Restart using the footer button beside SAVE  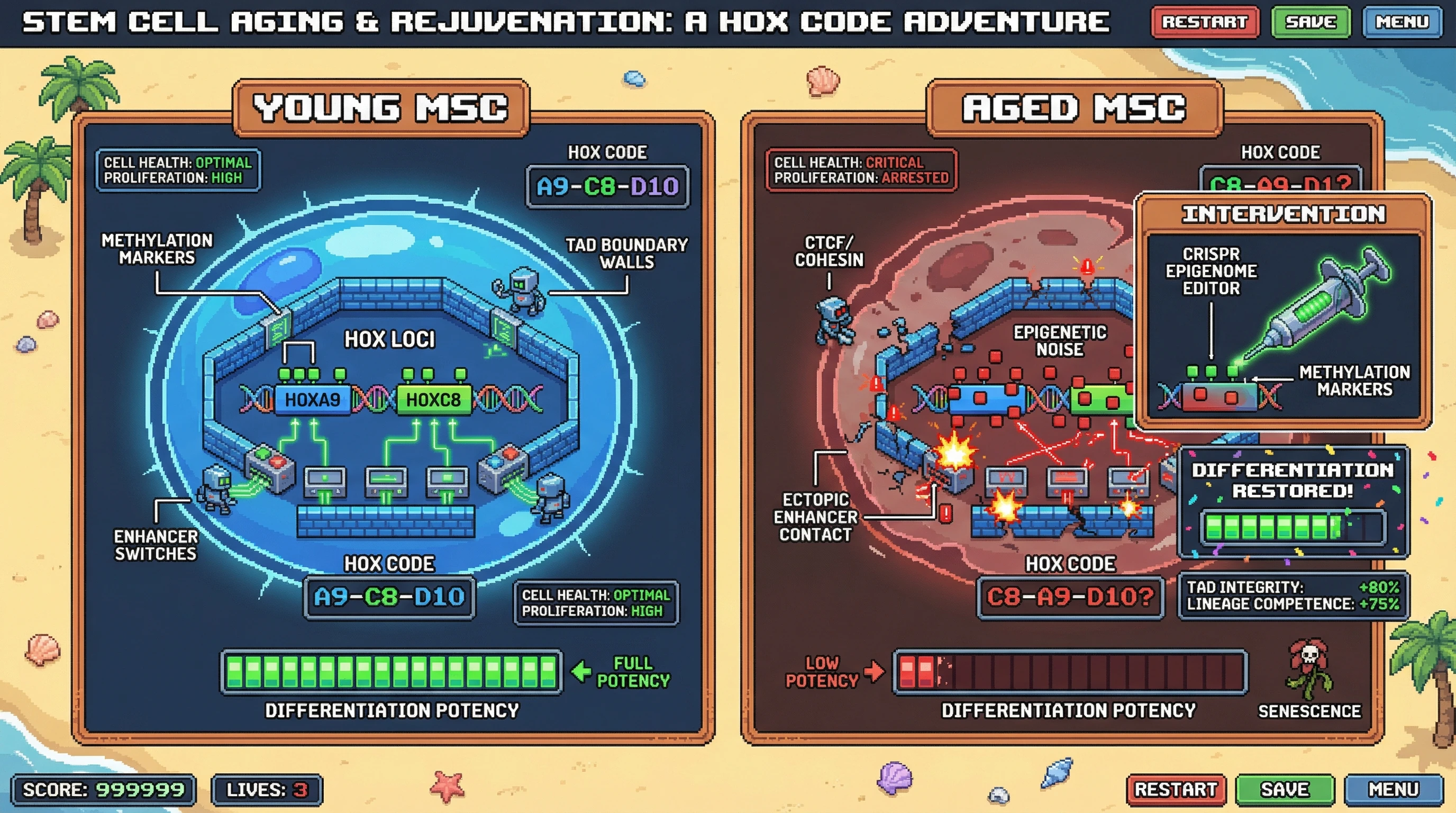(1176, 789)
